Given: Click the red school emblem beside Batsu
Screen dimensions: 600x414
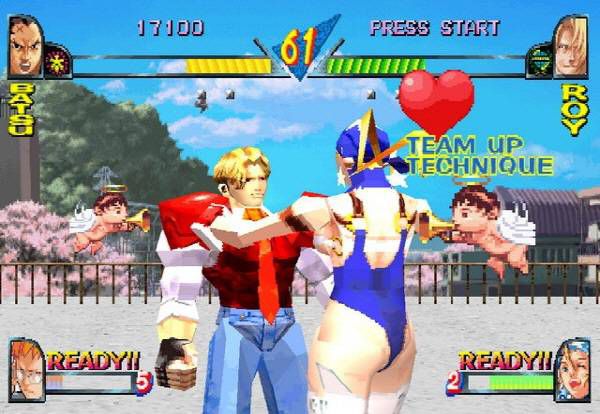Looking at the screenshot, I should [x=57, y=62].
